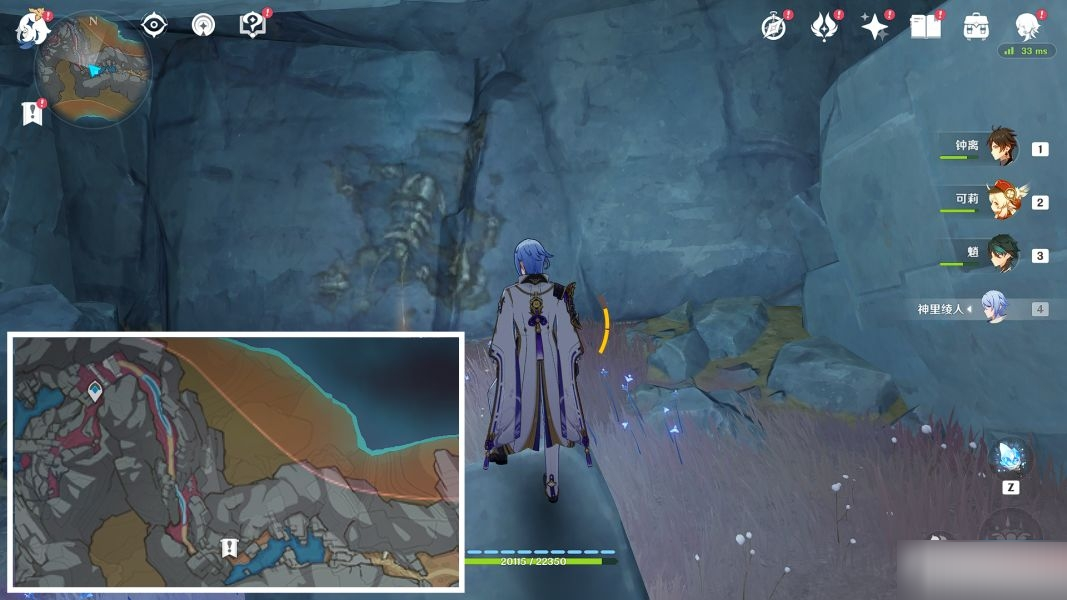Open the tutorial question-mark book icon
Image resolution: width=1067 pixels, height=600 pixels.
pos(253,24)
